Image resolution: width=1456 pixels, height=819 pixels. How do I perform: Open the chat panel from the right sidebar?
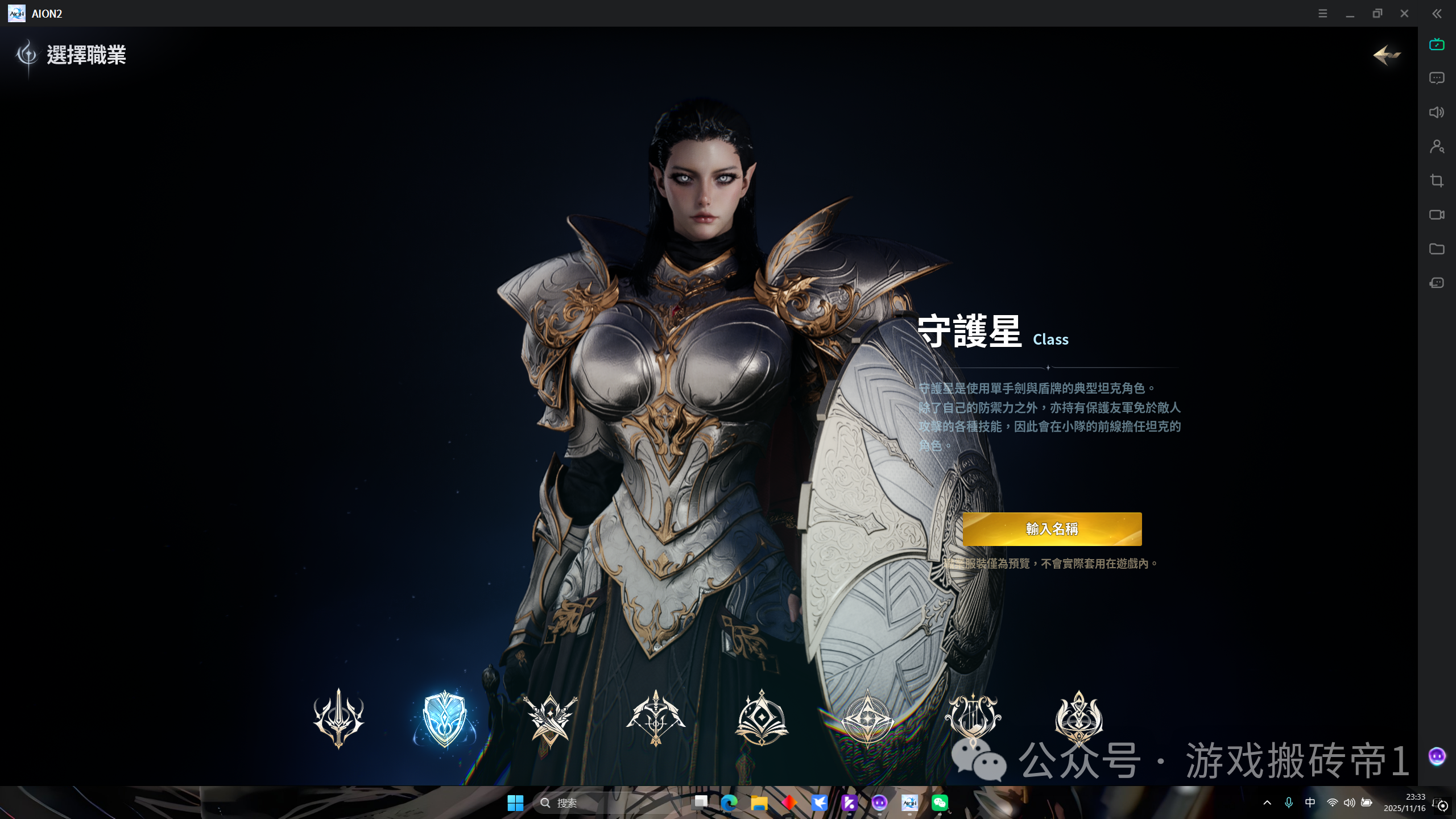1437,78
